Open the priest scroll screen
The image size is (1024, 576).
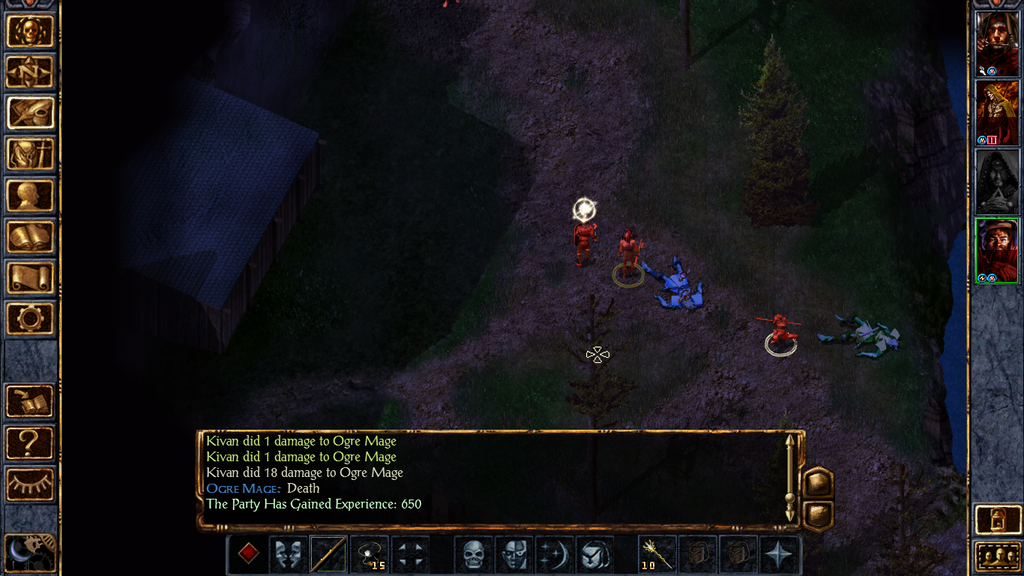[30, 277]
